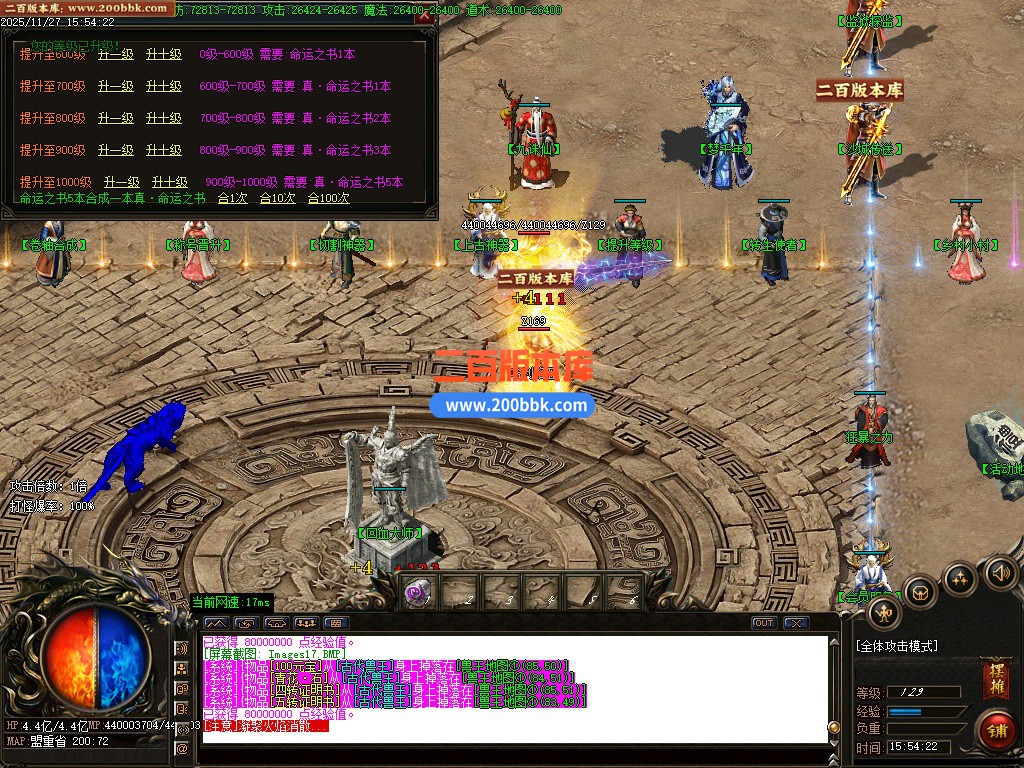The image size is (1024, 768).
Task: Click 升十级 in the 提升至800级 row
Action: click(164, 119)
